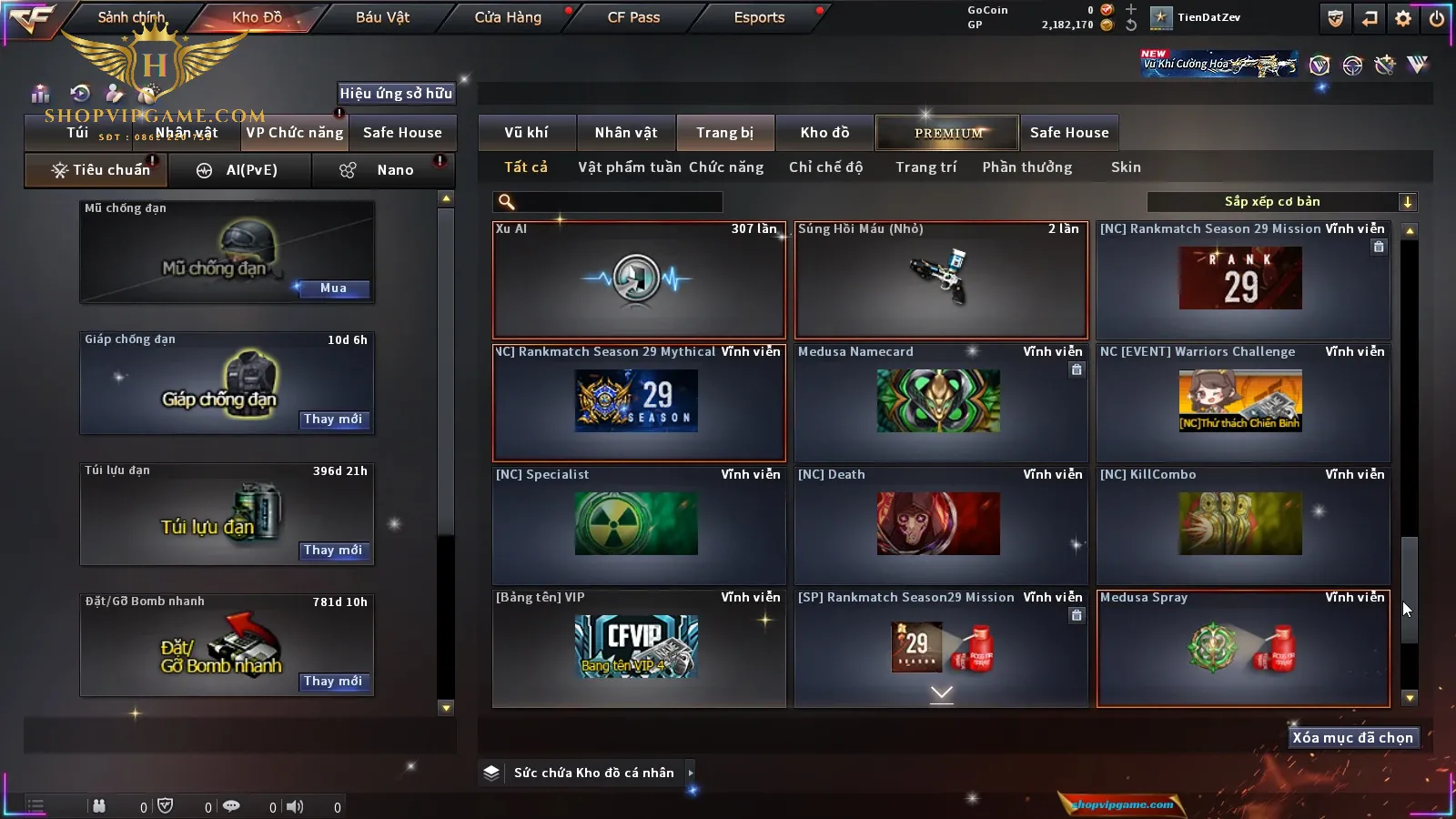Open the Báu Vật menu
This screenshot has height=819, width=1456.
[382, 17]
